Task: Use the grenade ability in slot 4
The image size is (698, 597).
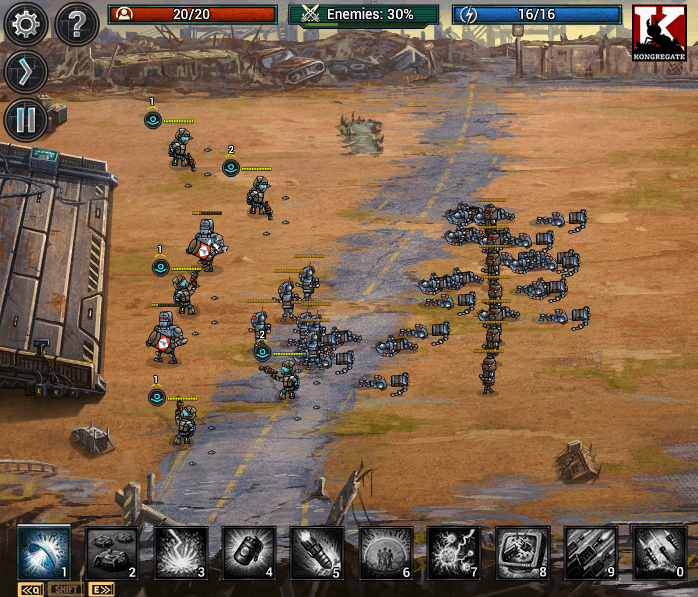Action: (x=248, y=552)
